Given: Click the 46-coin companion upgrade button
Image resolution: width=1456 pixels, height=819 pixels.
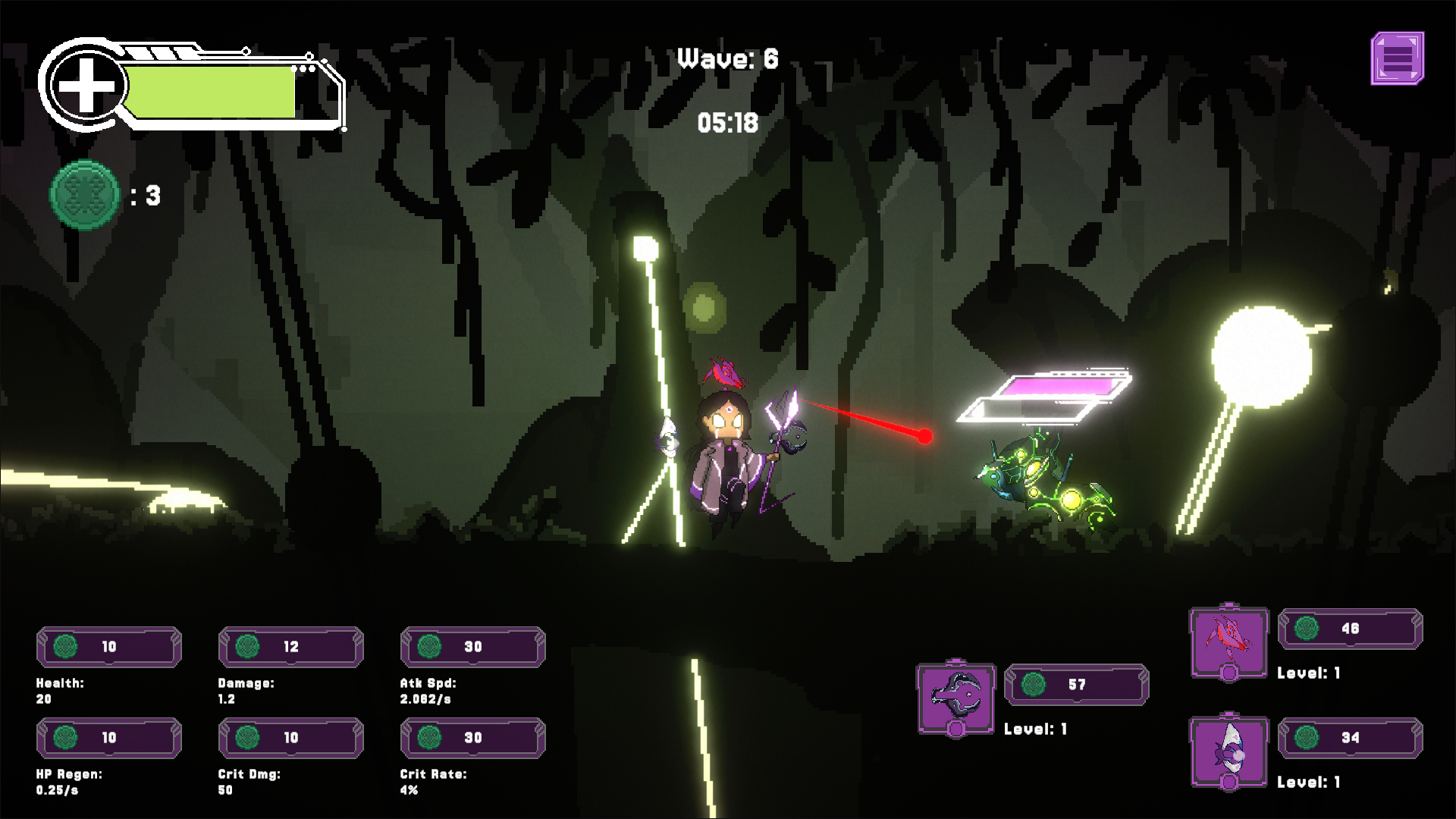Looking at the screenshot, I should (x=1350, y=629).
